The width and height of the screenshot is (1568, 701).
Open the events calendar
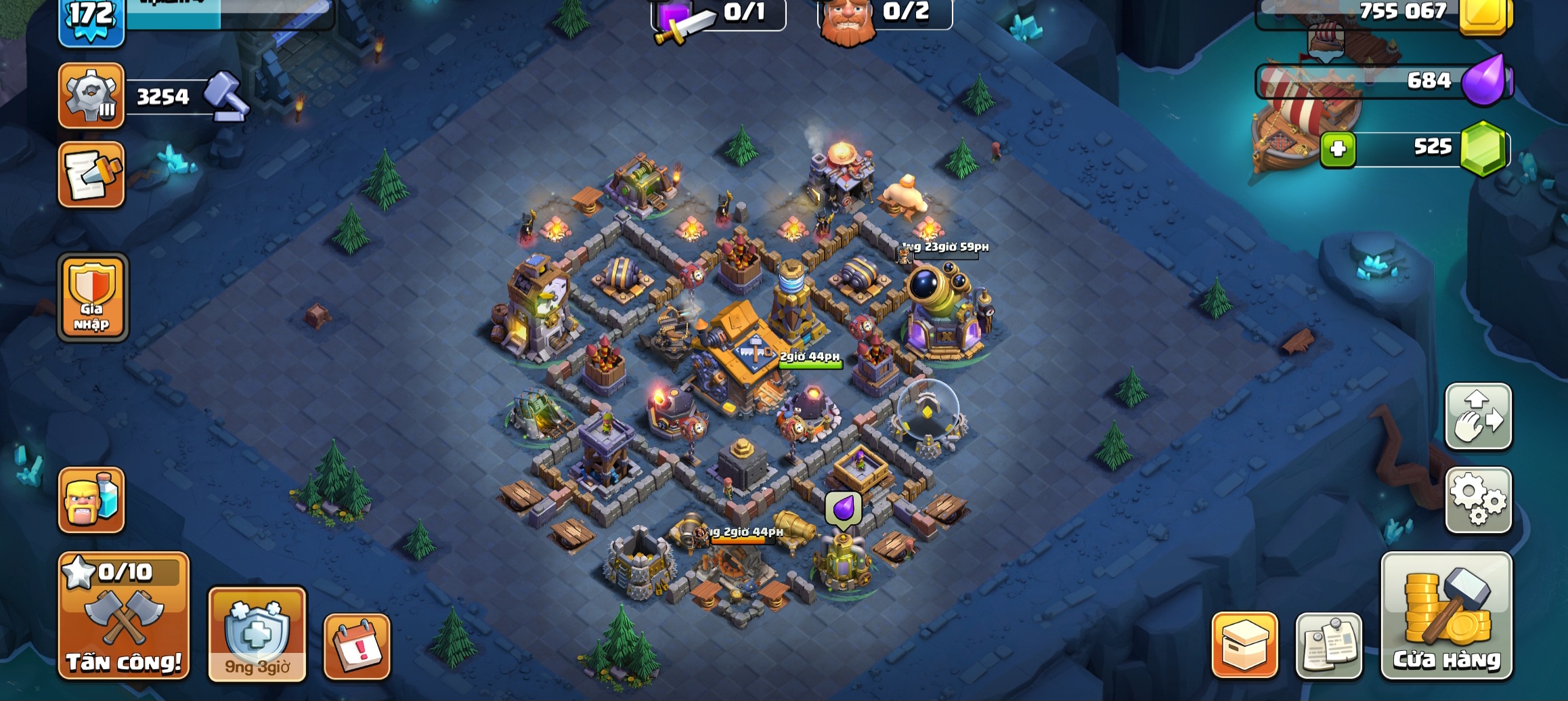coord(357,646)
